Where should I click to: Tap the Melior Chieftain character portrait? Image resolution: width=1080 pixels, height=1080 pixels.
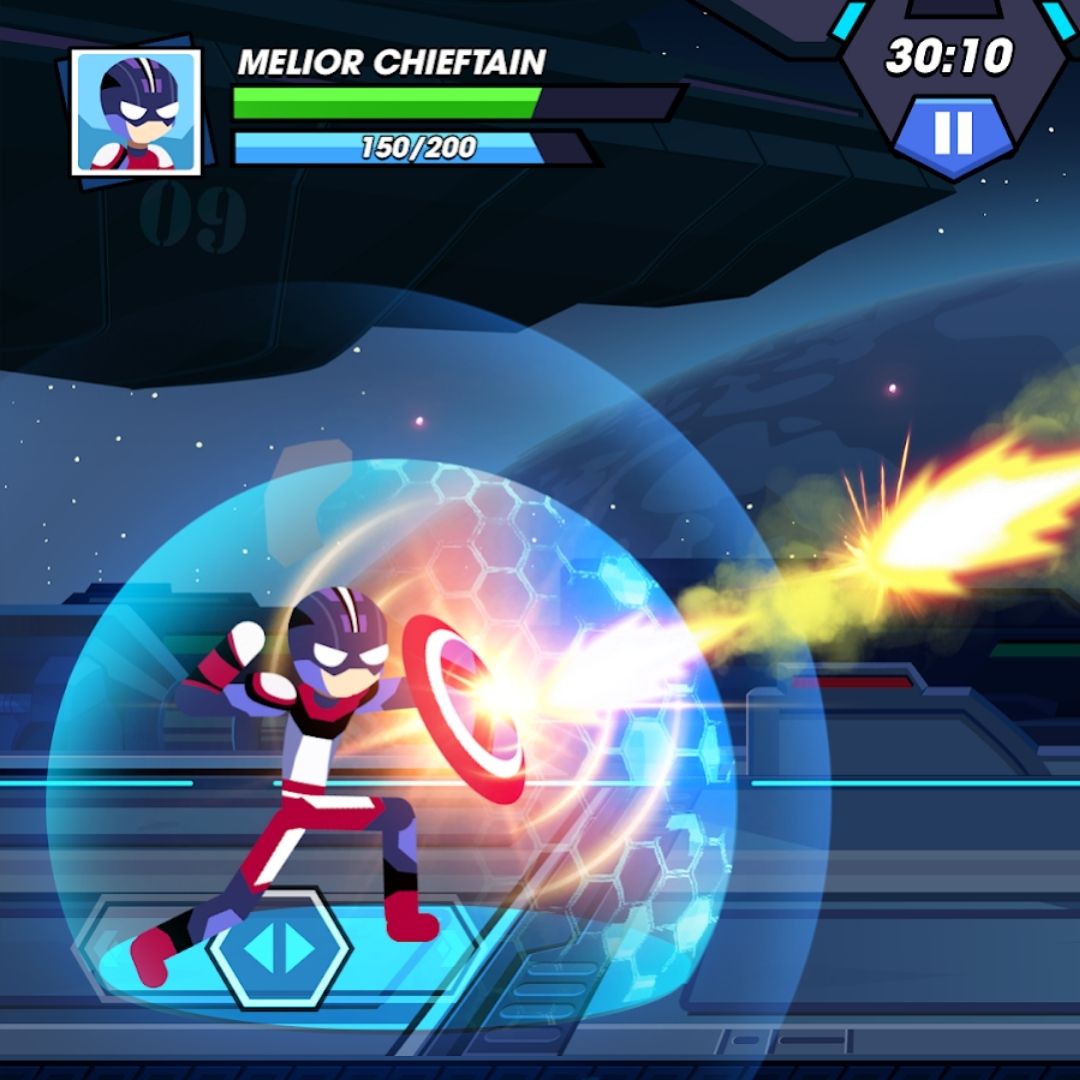136,112
